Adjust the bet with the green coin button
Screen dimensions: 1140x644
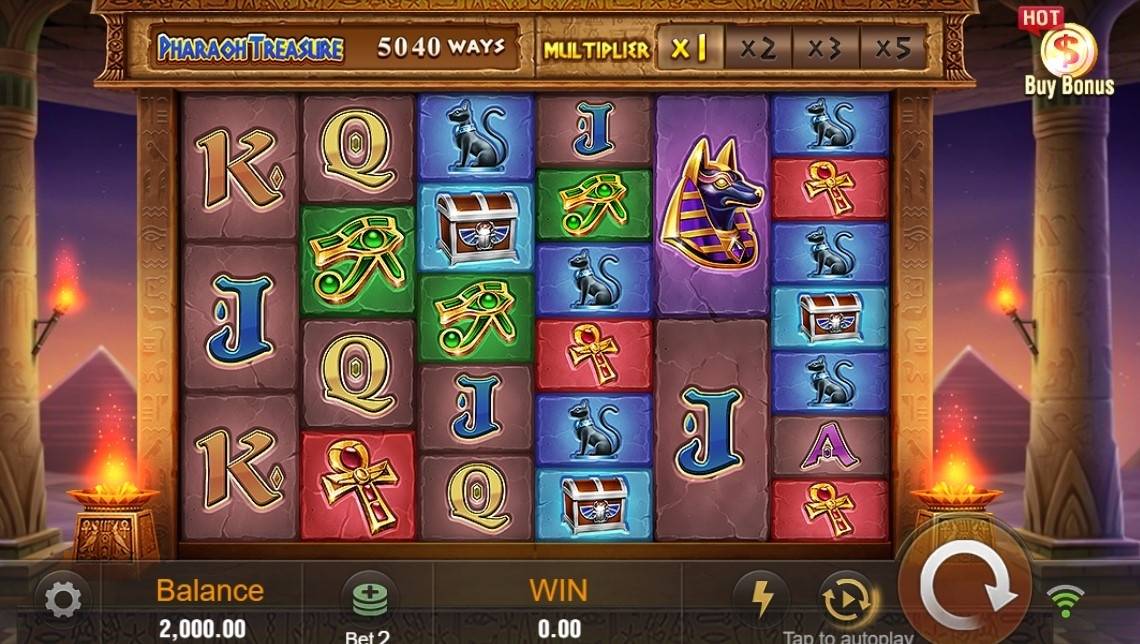[x=368, y=599]
